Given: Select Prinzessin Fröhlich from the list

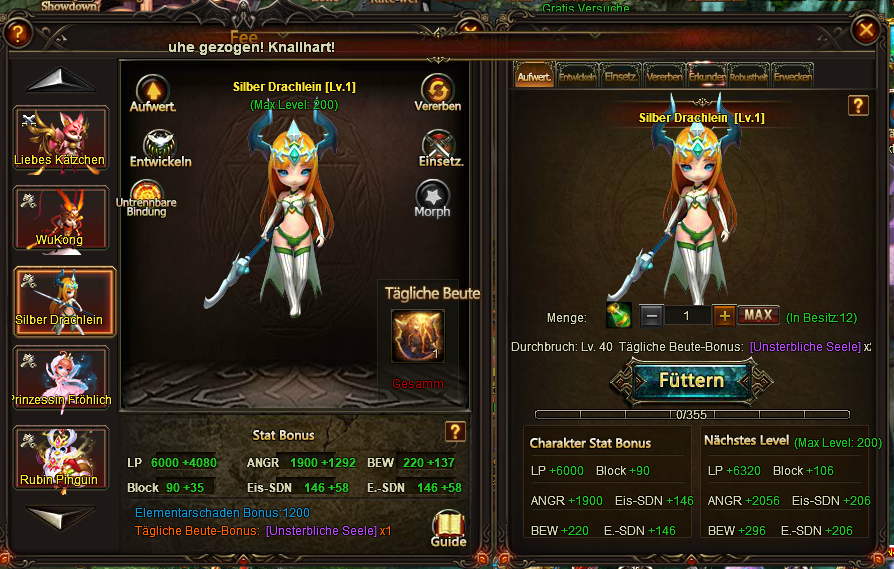Looking at the screenshot, I should point(61,377).
